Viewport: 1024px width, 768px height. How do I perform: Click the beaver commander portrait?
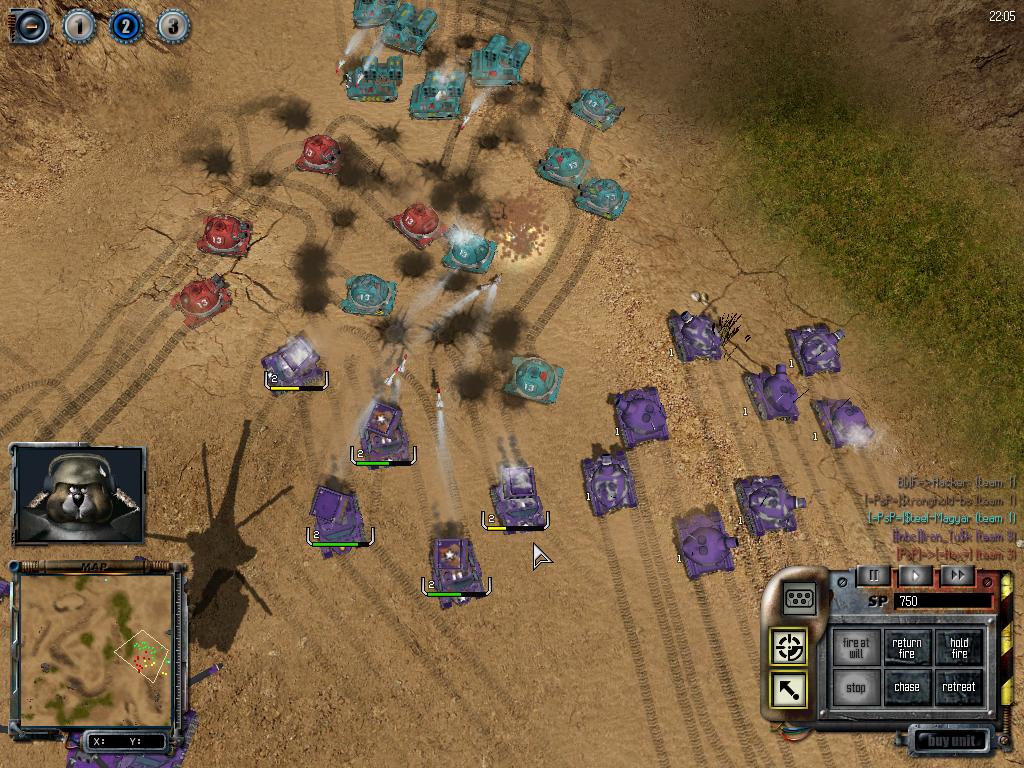78,494
